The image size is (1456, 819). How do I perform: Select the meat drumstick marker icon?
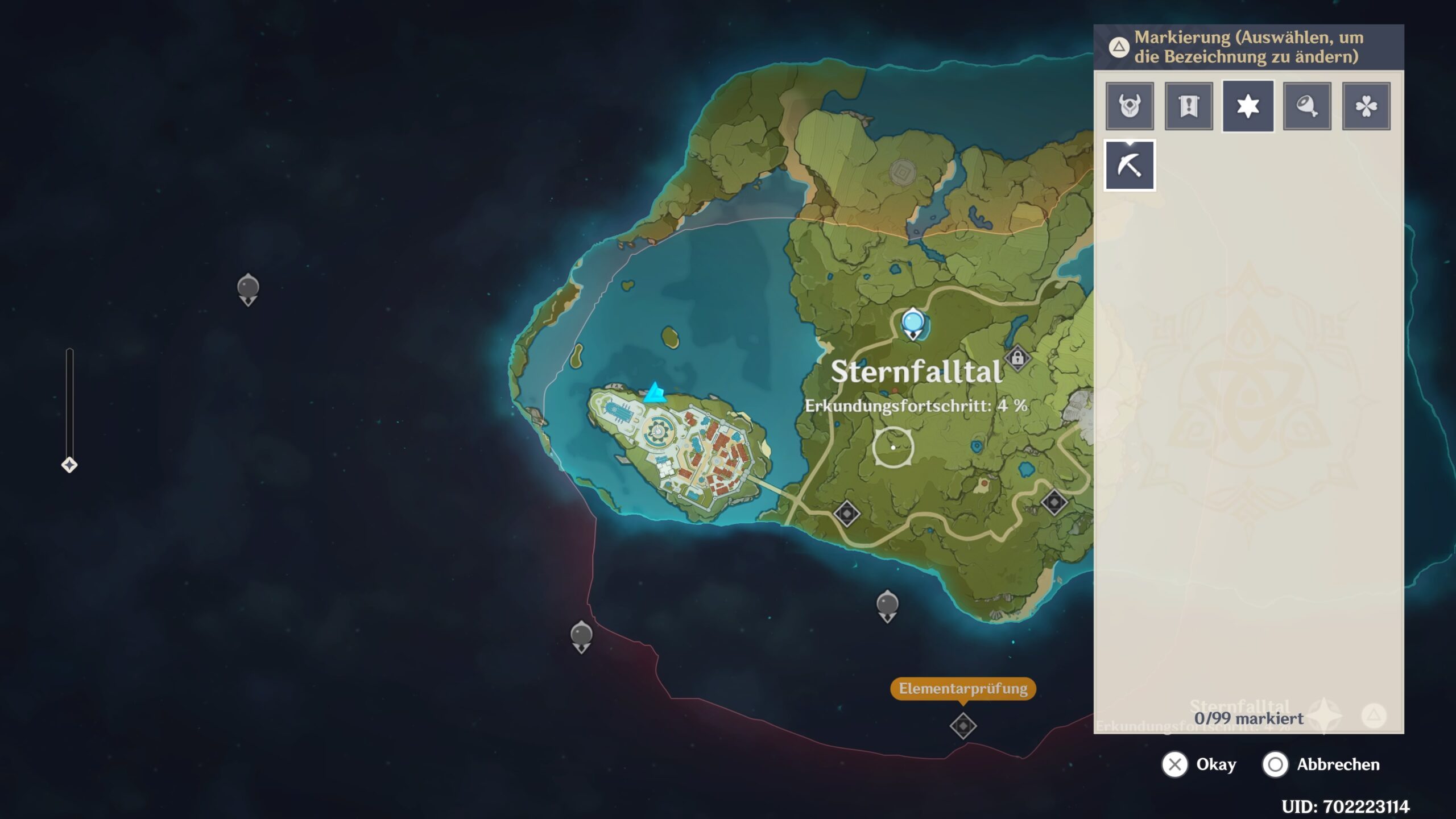pos(1307,106)
